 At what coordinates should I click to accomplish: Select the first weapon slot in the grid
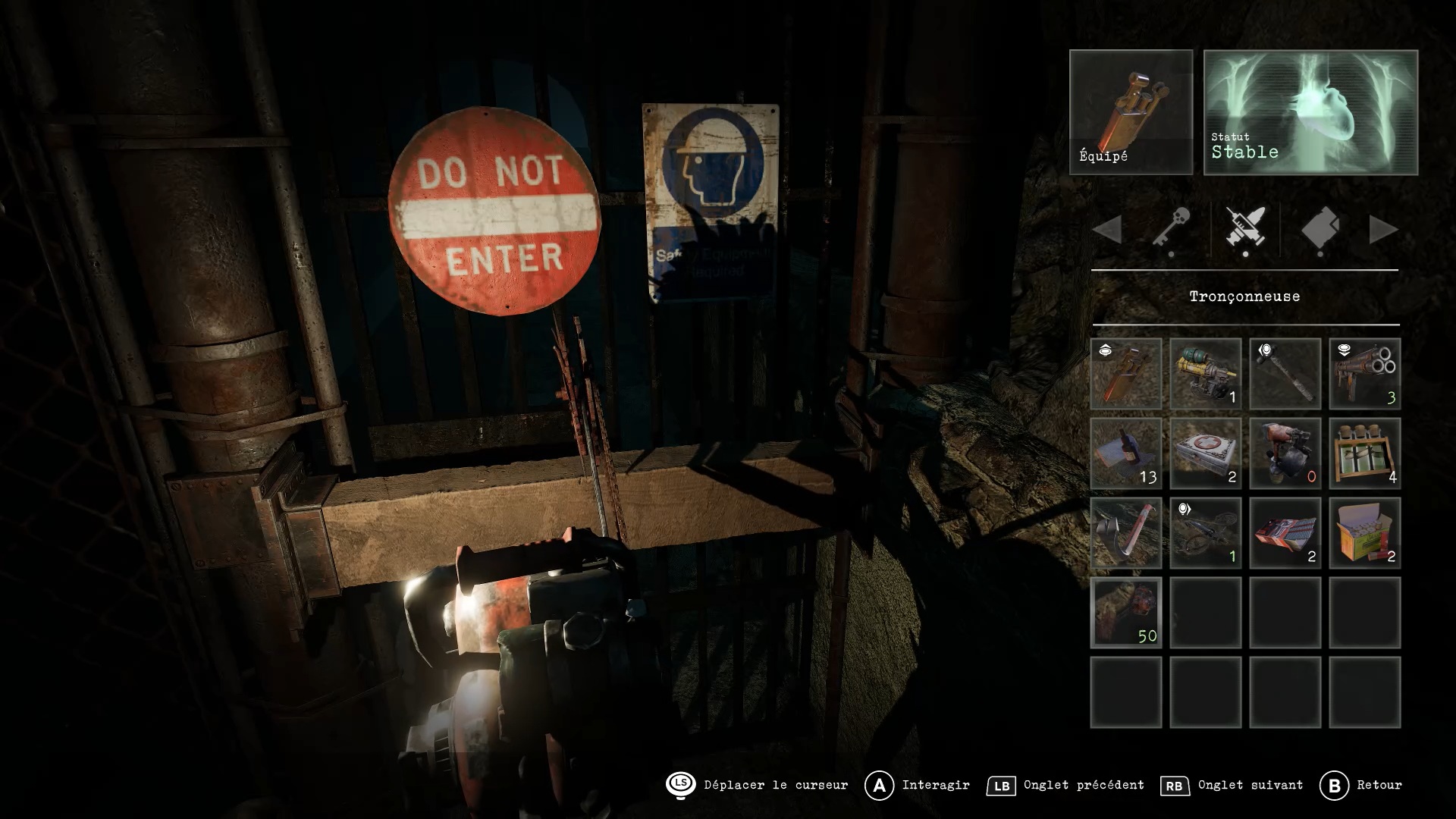click(1126, 374)
